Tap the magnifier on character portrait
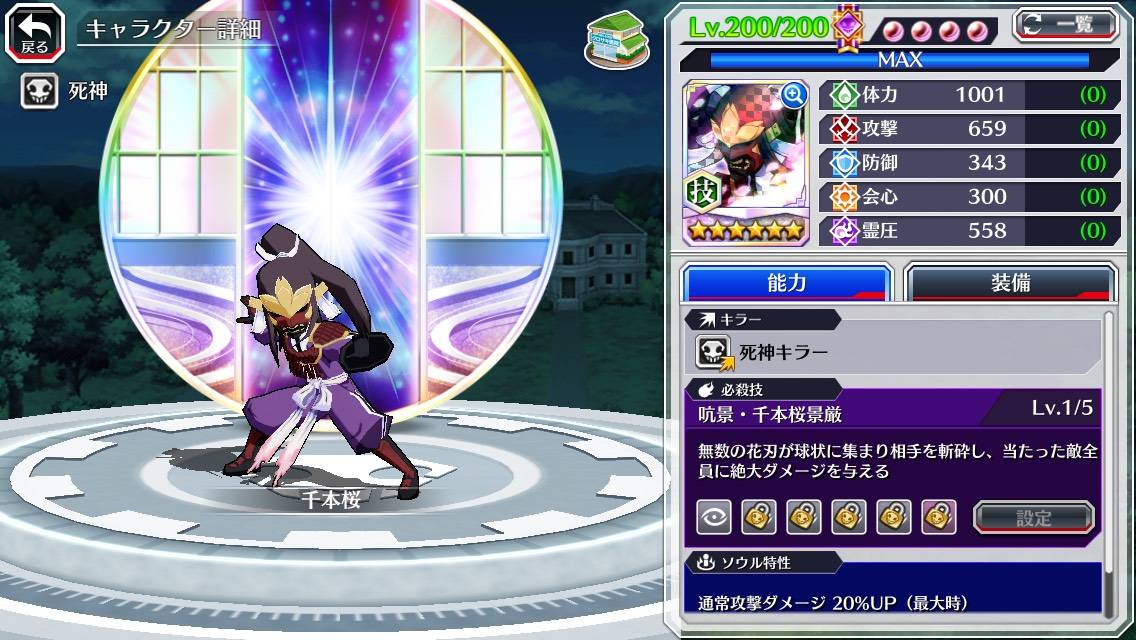The height and width of the screenshot is (640, 1136). (795, 95)
